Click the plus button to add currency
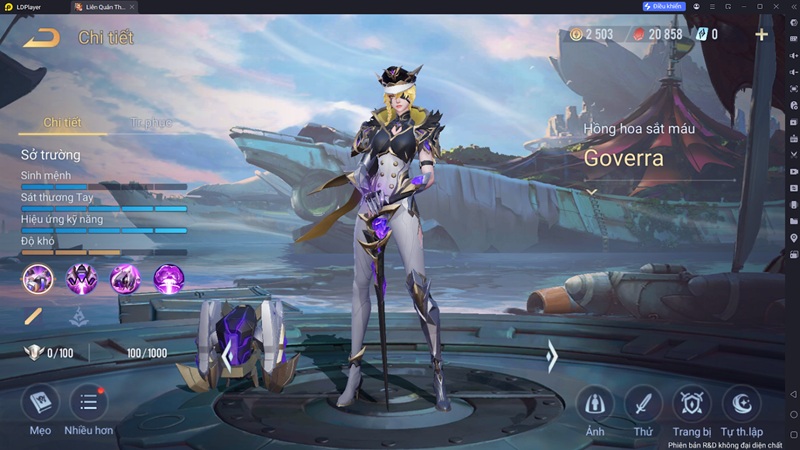800x450 pixels. click(x=761, y=34)
